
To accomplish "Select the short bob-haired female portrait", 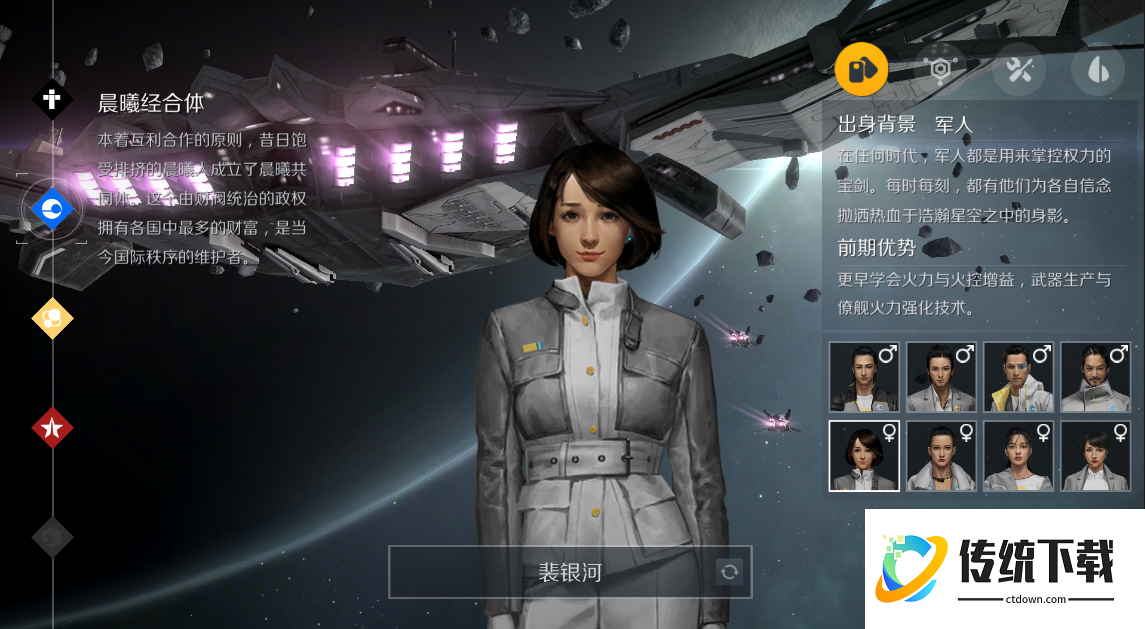I will 864,456.
